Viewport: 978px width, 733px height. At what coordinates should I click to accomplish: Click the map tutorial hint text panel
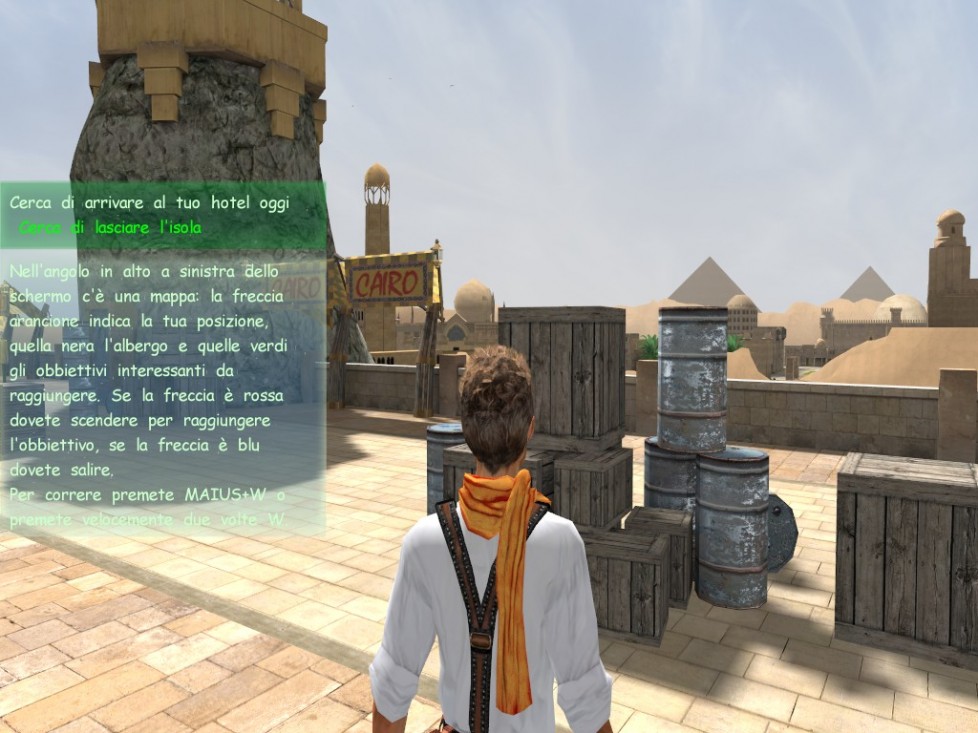point(162,394)
